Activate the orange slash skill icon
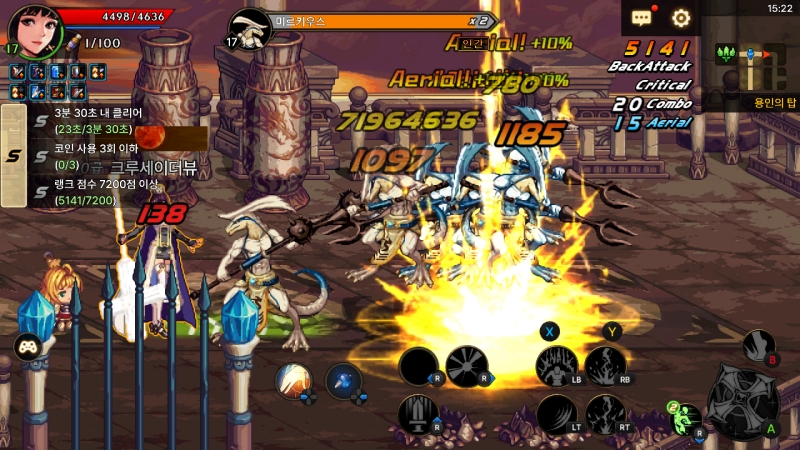 coord(293,380)
